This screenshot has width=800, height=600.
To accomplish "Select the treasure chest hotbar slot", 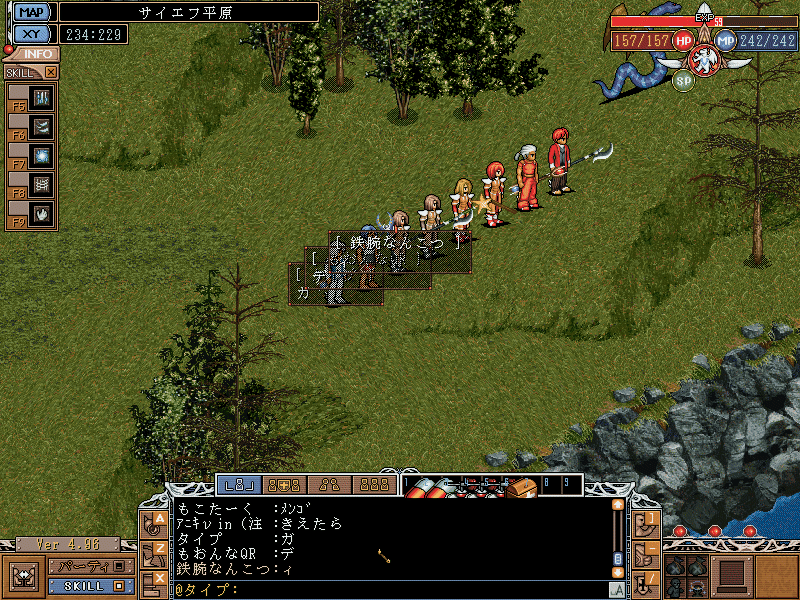I will 521,487.
